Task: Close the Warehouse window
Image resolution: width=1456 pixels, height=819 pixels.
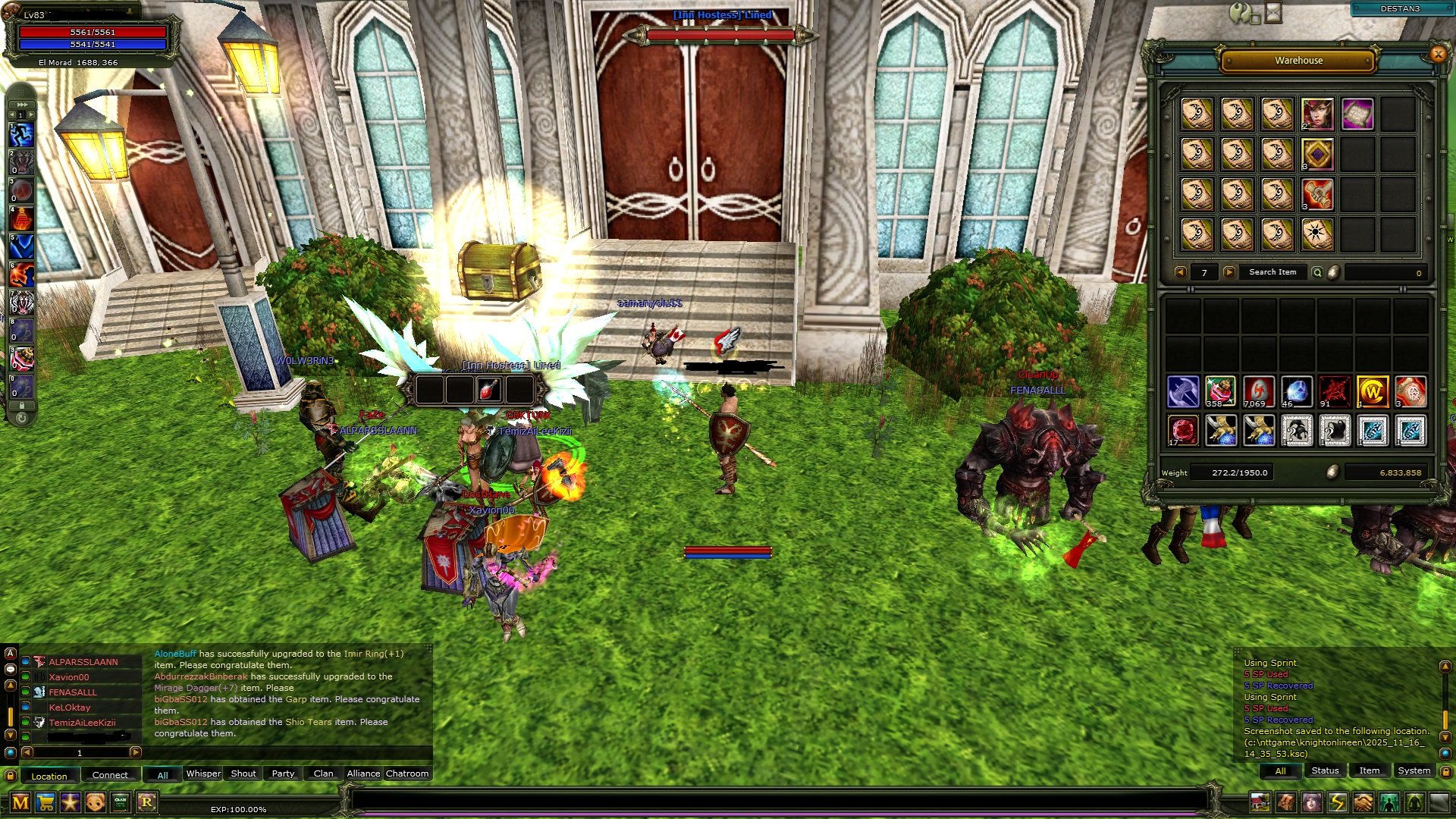Action: 1437,54
